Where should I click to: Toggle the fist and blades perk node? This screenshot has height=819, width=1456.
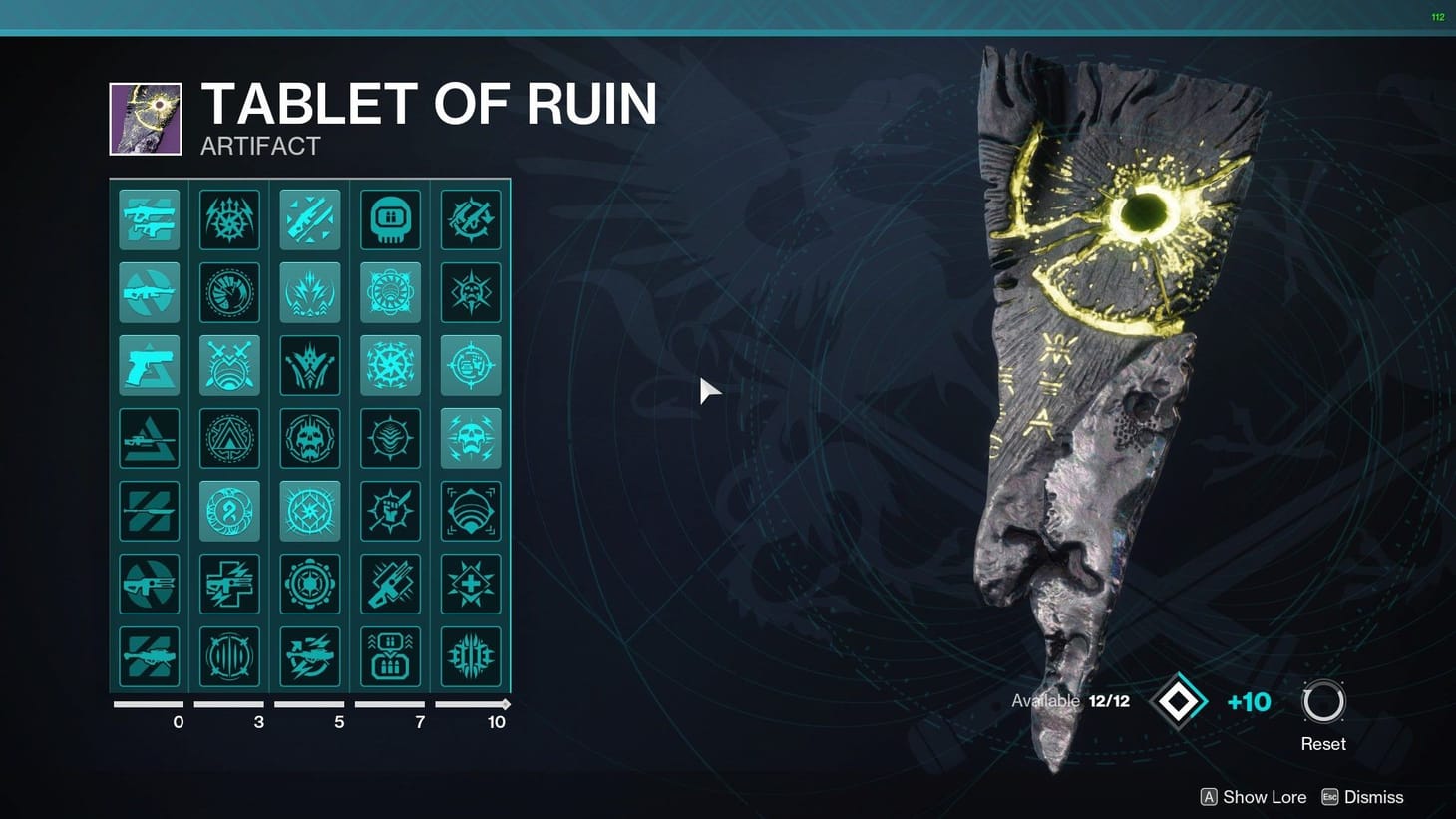point(389,509)
